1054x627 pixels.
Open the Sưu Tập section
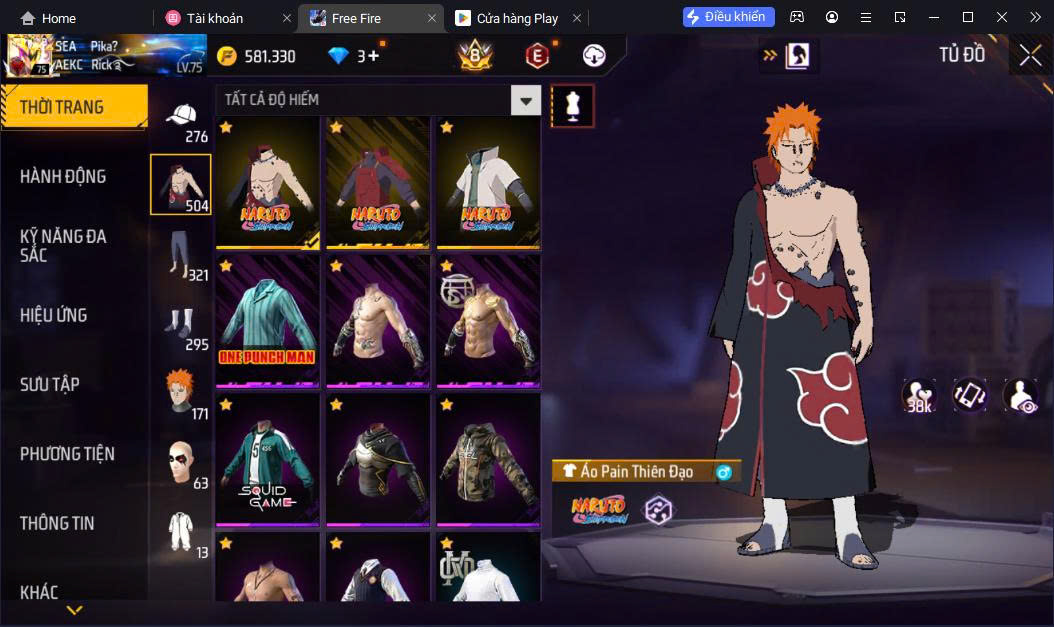pyautogui.click(x=50, y=384)
